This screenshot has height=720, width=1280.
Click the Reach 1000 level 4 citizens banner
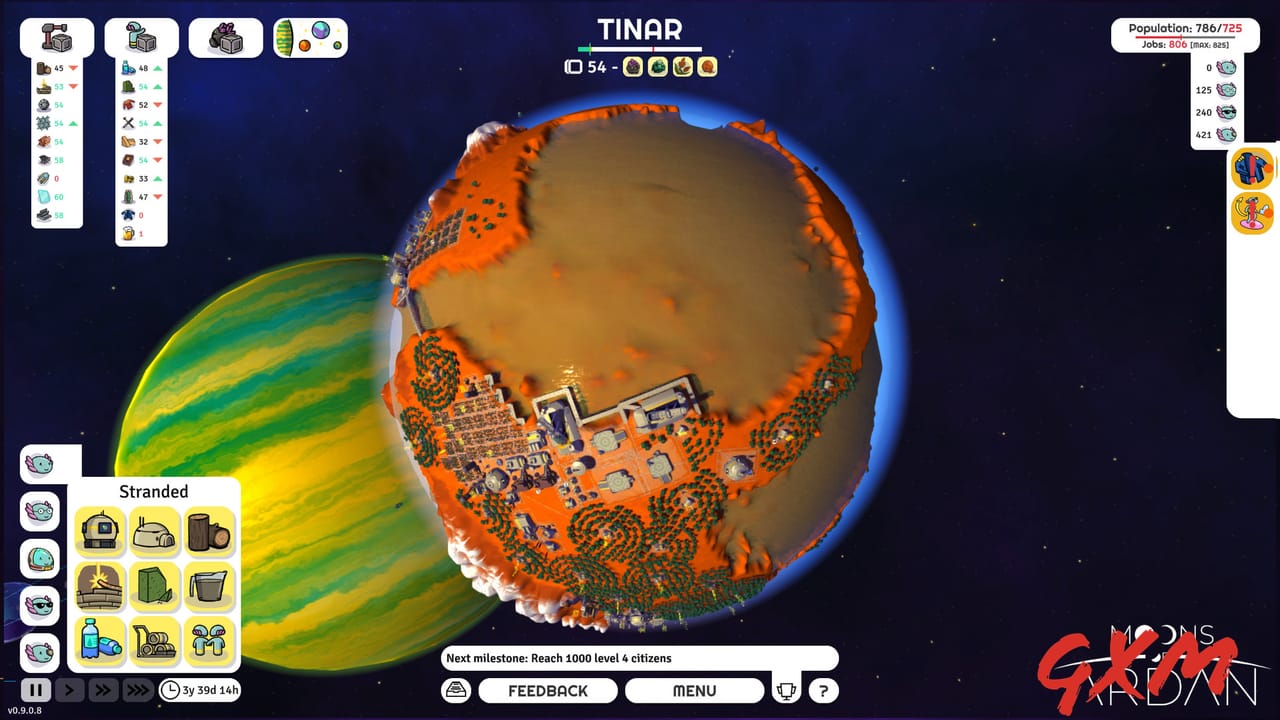tap(640, 657)
